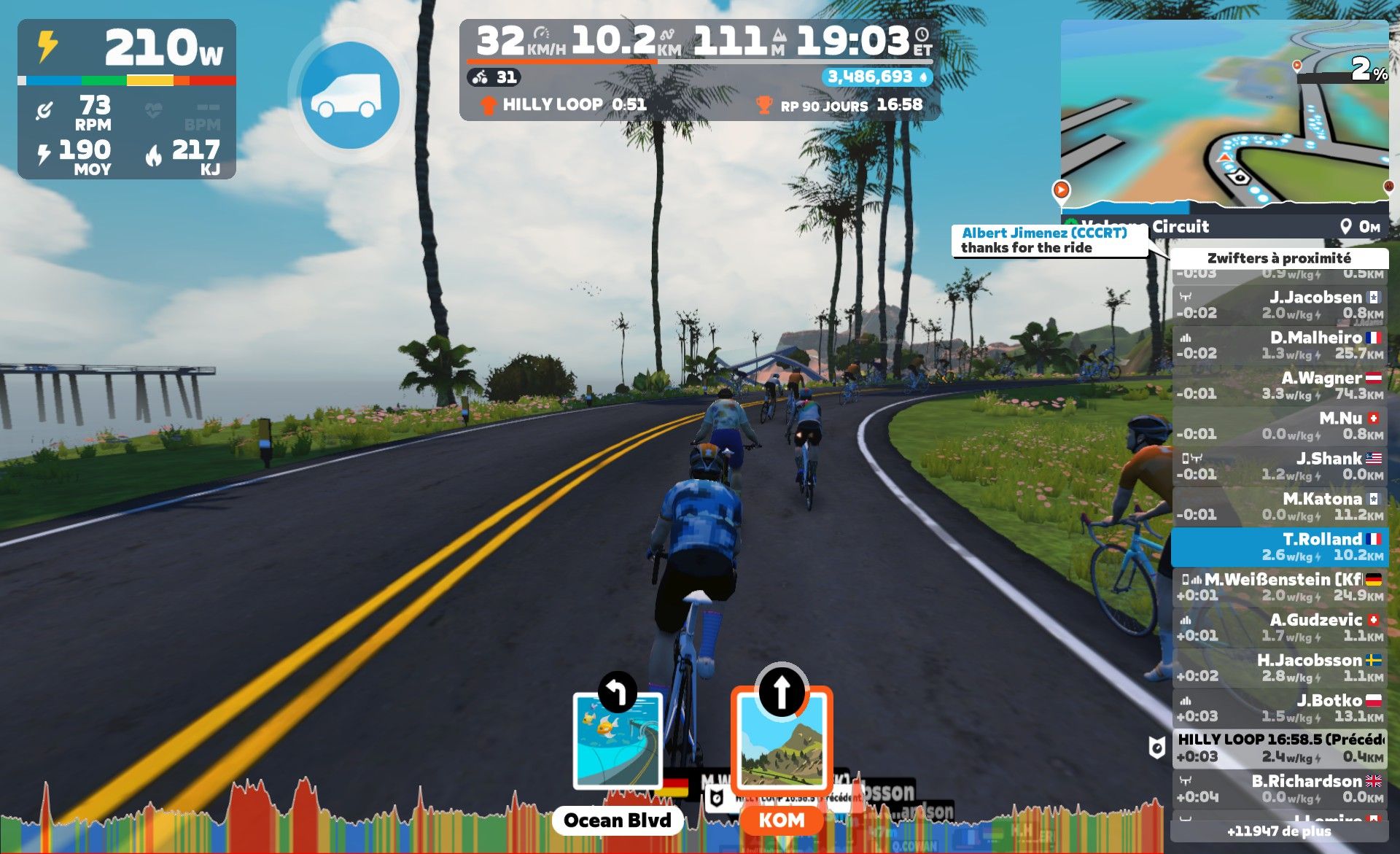
Task: Select H.Jacobsson rider row
Action: tap(1280, 668)
